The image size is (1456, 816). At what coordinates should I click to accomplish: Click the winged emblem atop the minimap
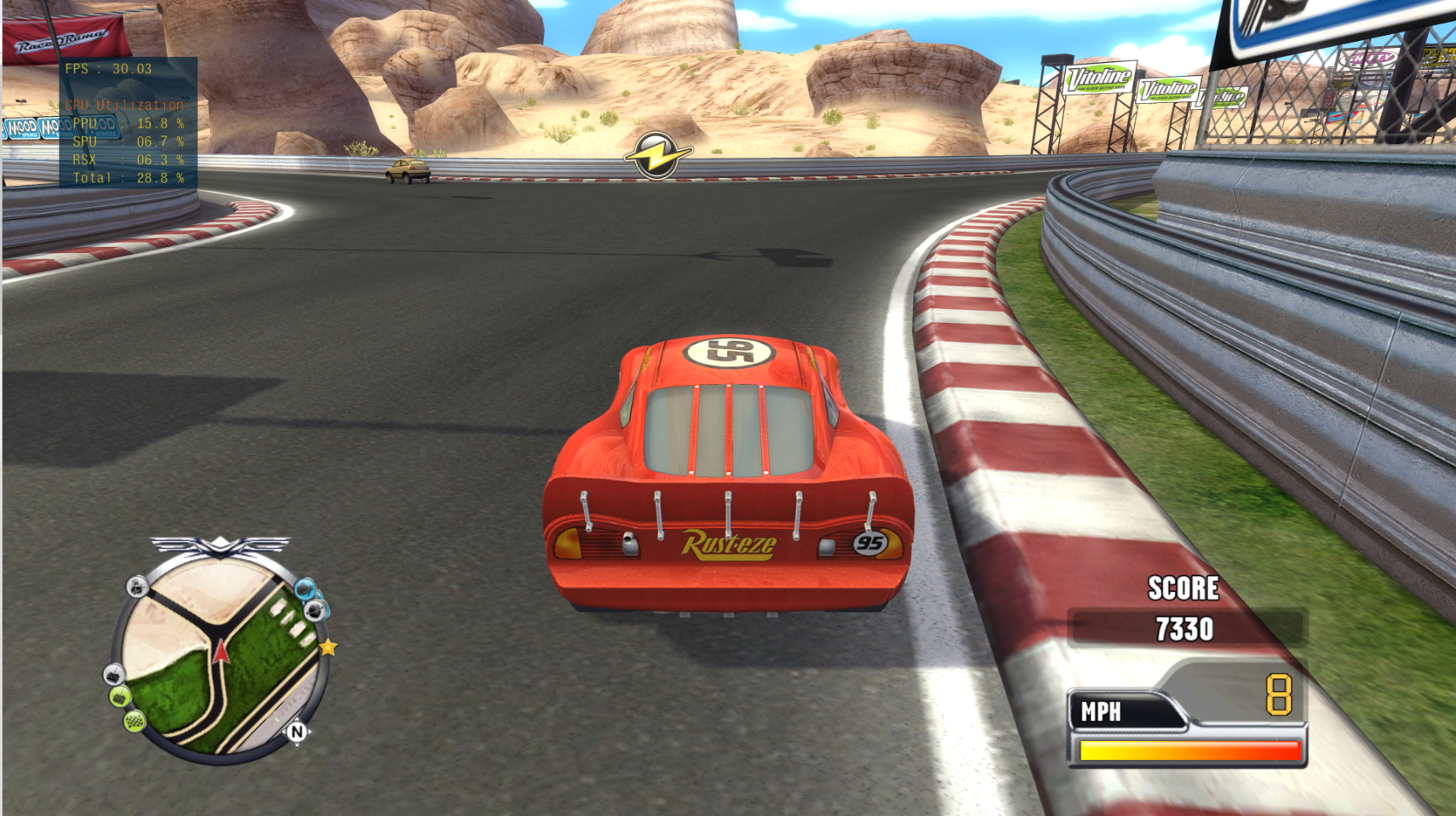[221, 545]
